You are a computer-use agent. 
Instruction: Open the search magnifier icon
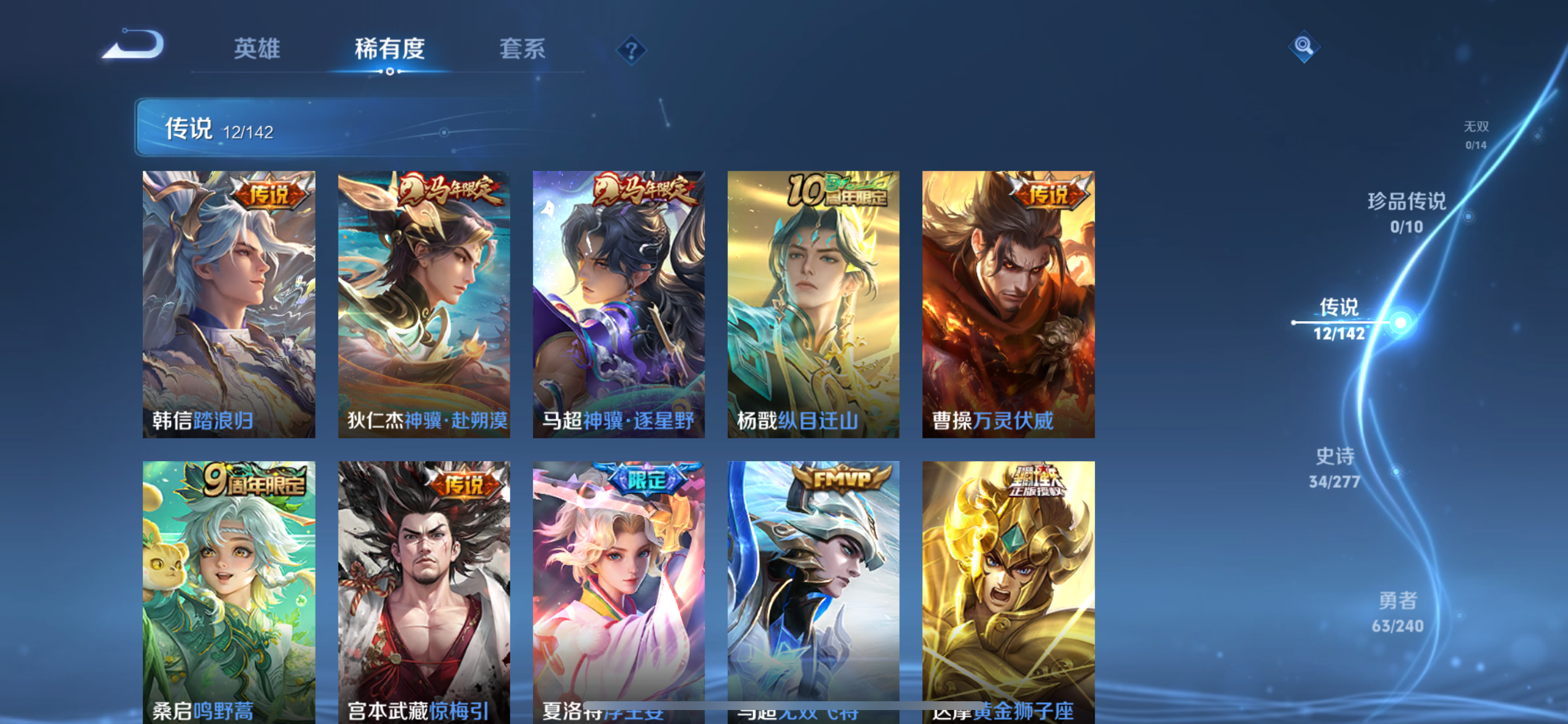click(x=1304, y=47)
